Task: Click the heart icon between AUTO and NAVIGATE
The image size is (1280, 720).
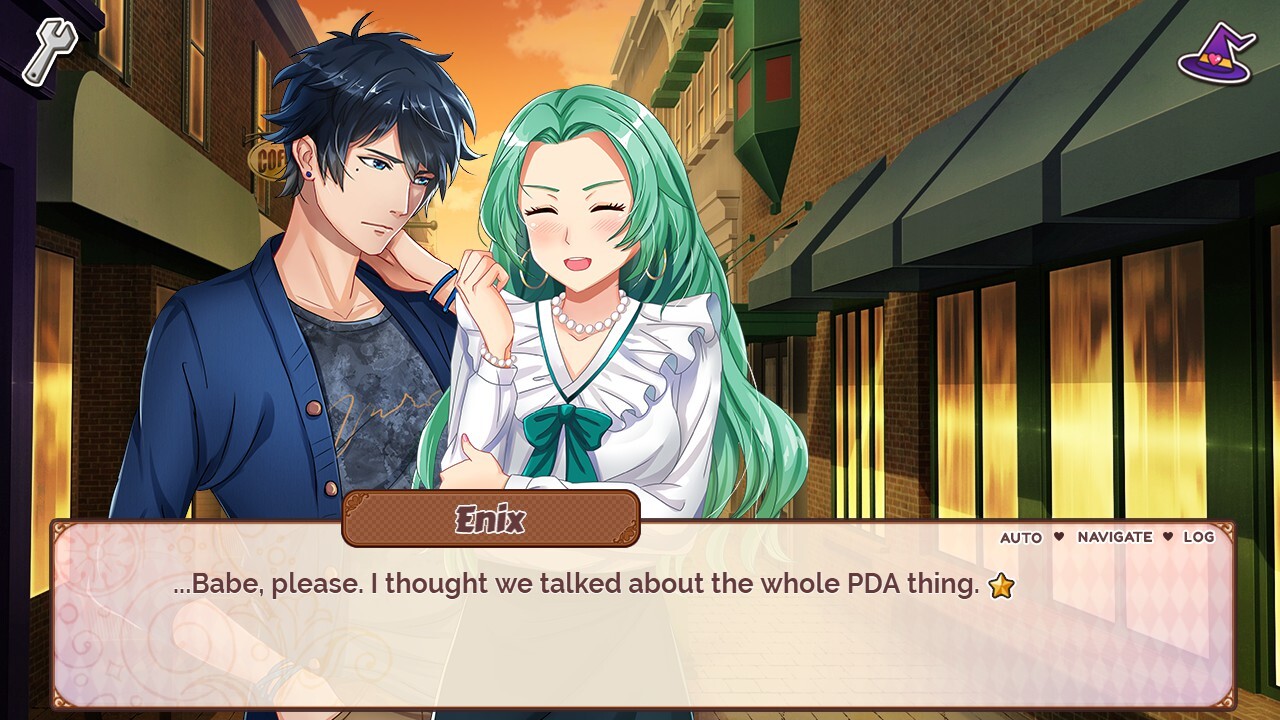Action: pos(1057,537)
